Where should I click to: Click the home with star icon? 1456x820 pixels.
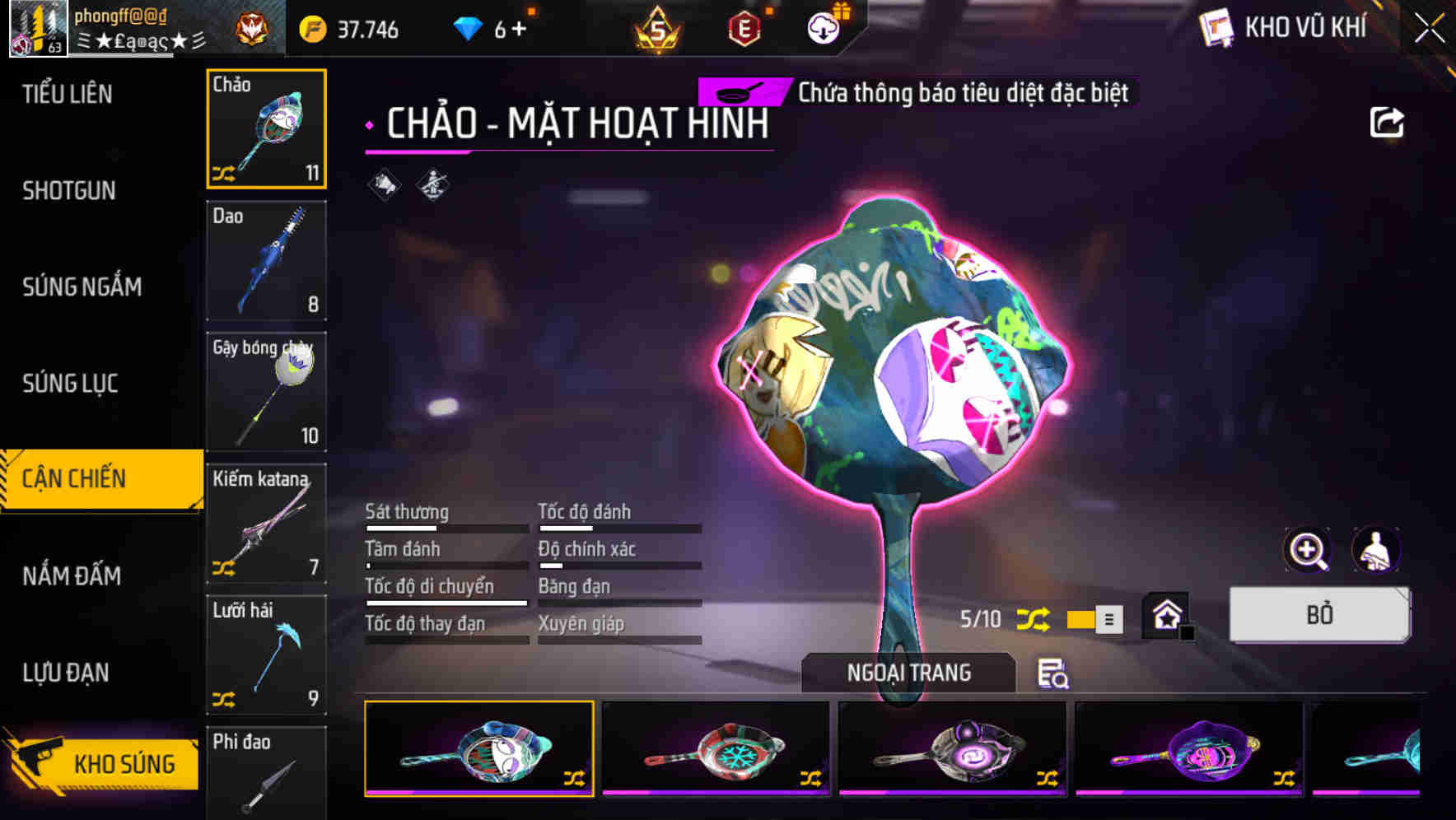coord(1166,614)
